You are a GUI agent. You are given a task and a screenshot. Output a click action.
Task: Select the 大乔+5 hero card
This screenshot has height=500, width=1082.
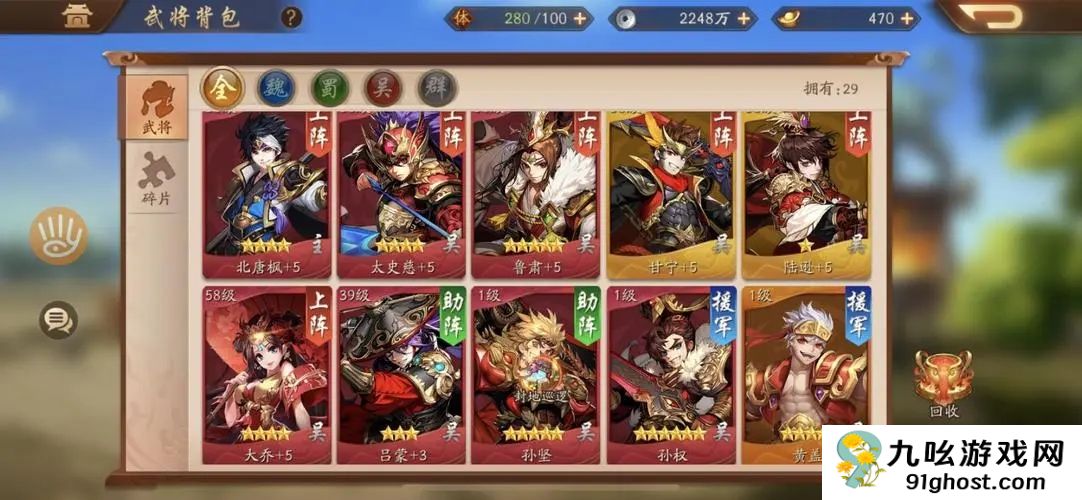point(265,375)
